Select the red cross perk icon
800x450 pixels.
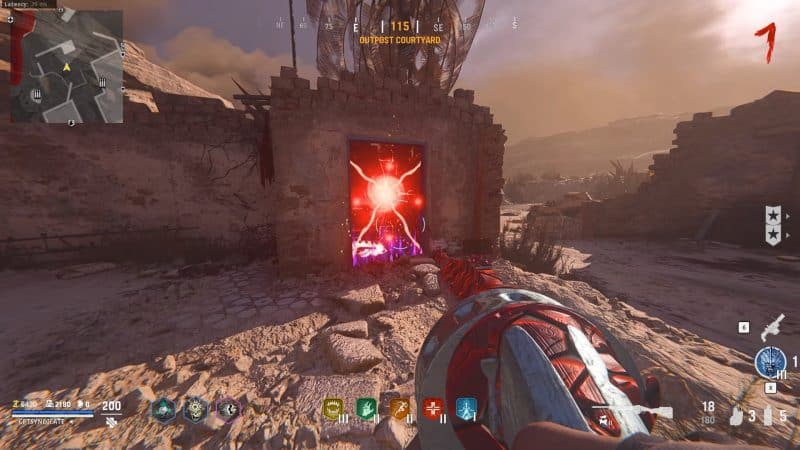(433, 408)
